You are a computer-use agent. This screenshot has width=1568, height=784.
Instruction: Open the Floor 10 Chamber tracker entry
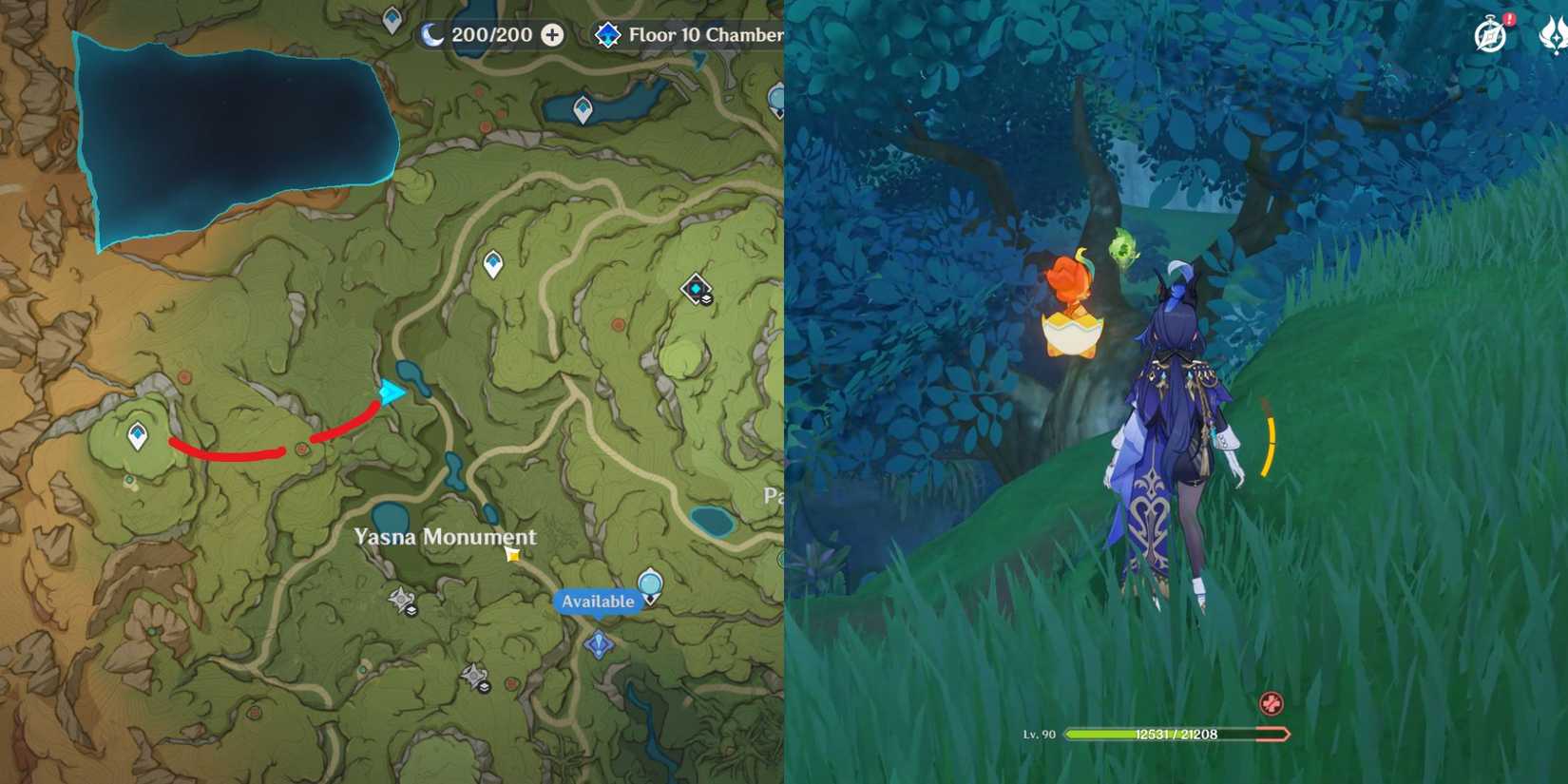[x=708, y=35]
